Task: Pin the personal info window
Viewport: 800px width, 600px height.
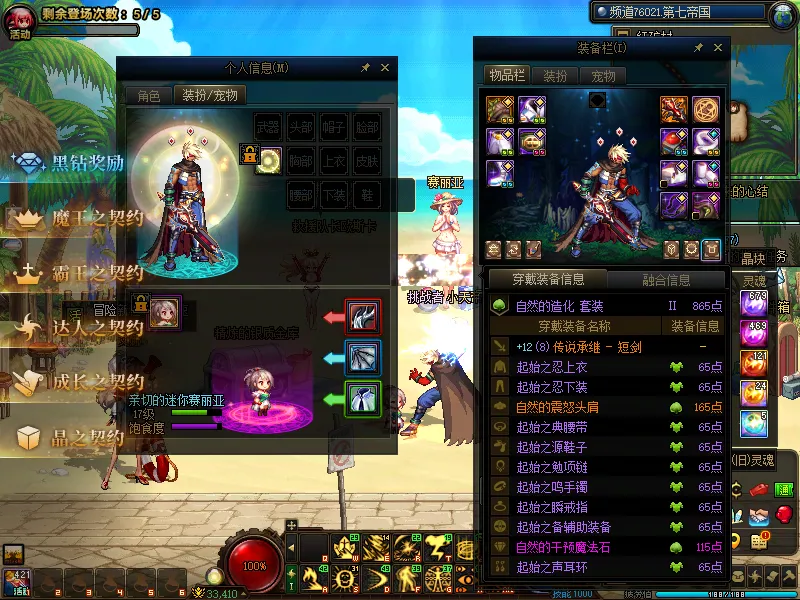Action: pyautogui.click(x=365, y=68)
